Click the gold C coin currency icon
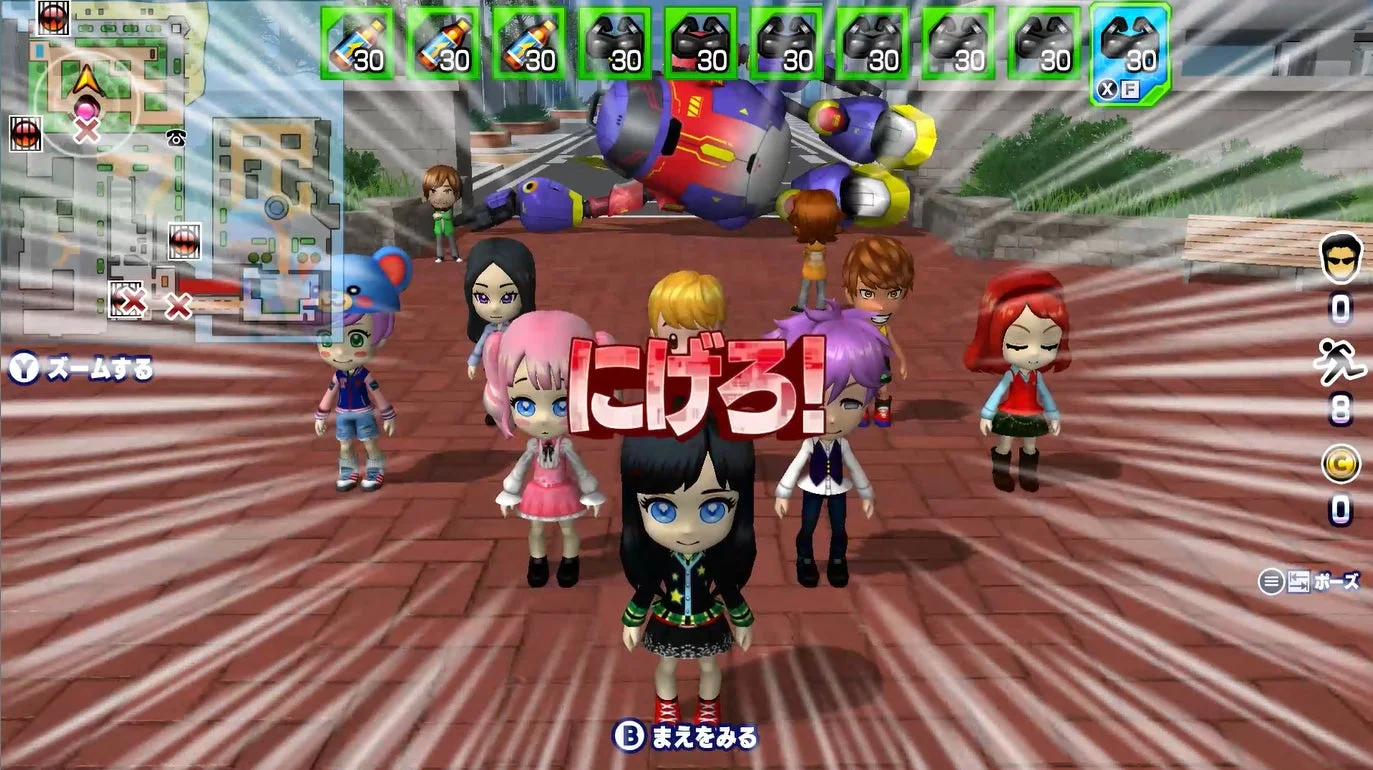This screenshot has width=1373, height=770. click(x=1343, y=463)
